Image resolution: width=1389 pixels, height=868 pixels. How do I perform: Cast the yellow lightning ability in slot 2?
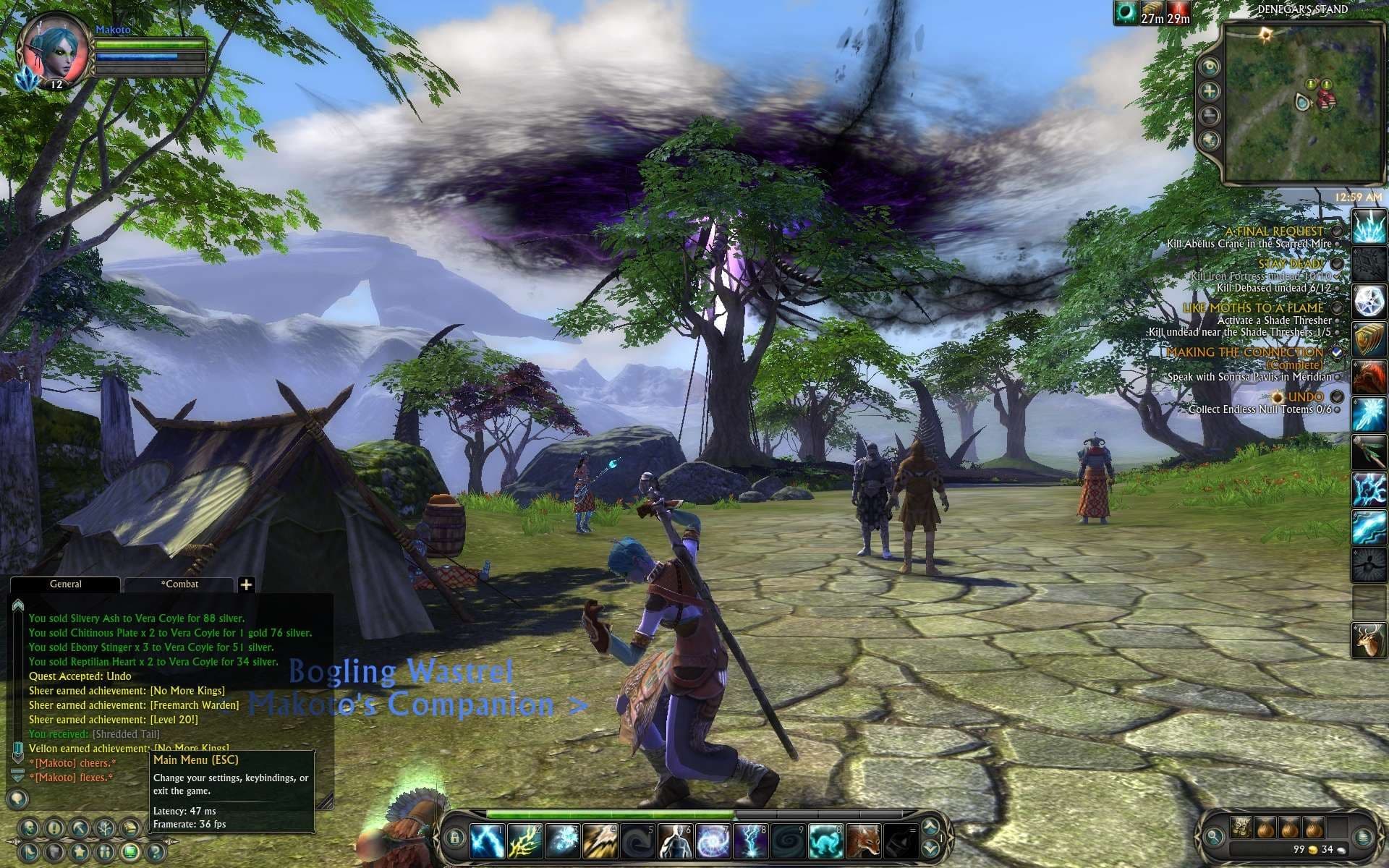[524, 842]
